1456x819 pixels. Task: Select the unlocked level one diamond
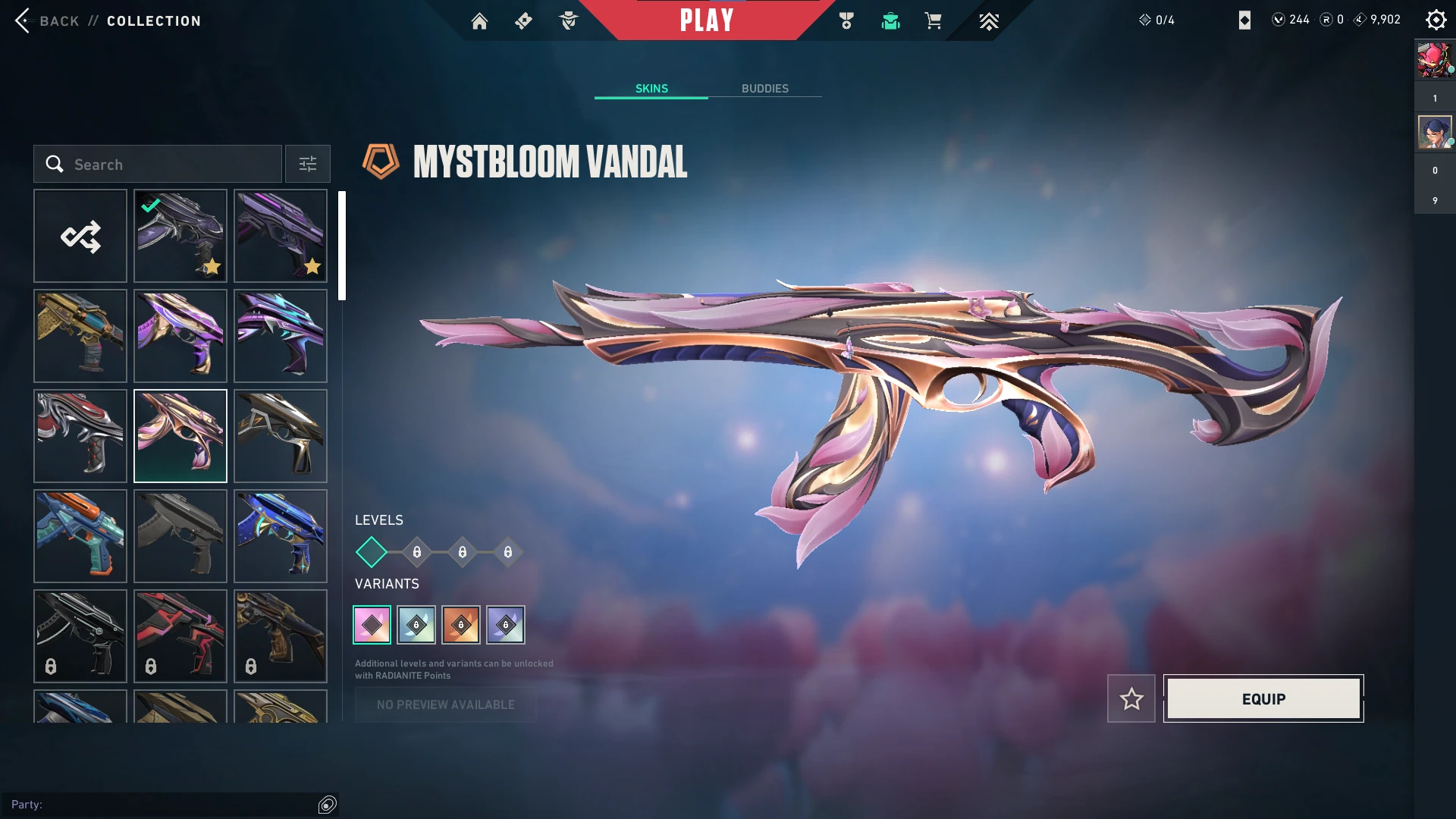pos(372,552)
